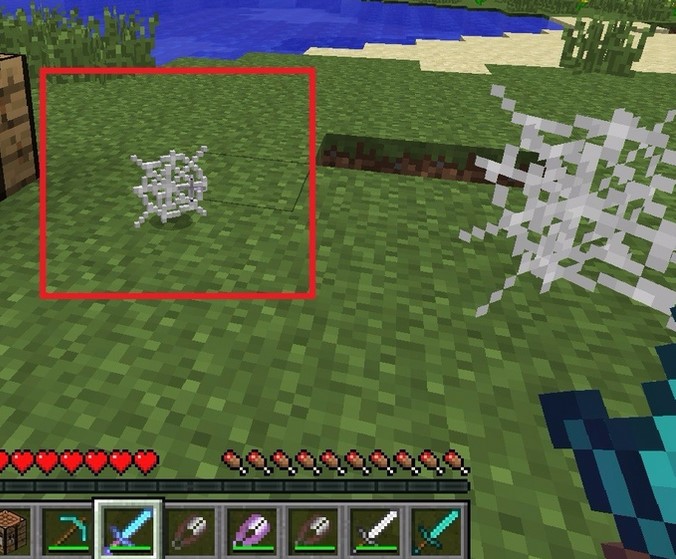Pick the unenchanted diamond sword slot
The width and height of the screenshot is (676, 559).
click(436, 529)
